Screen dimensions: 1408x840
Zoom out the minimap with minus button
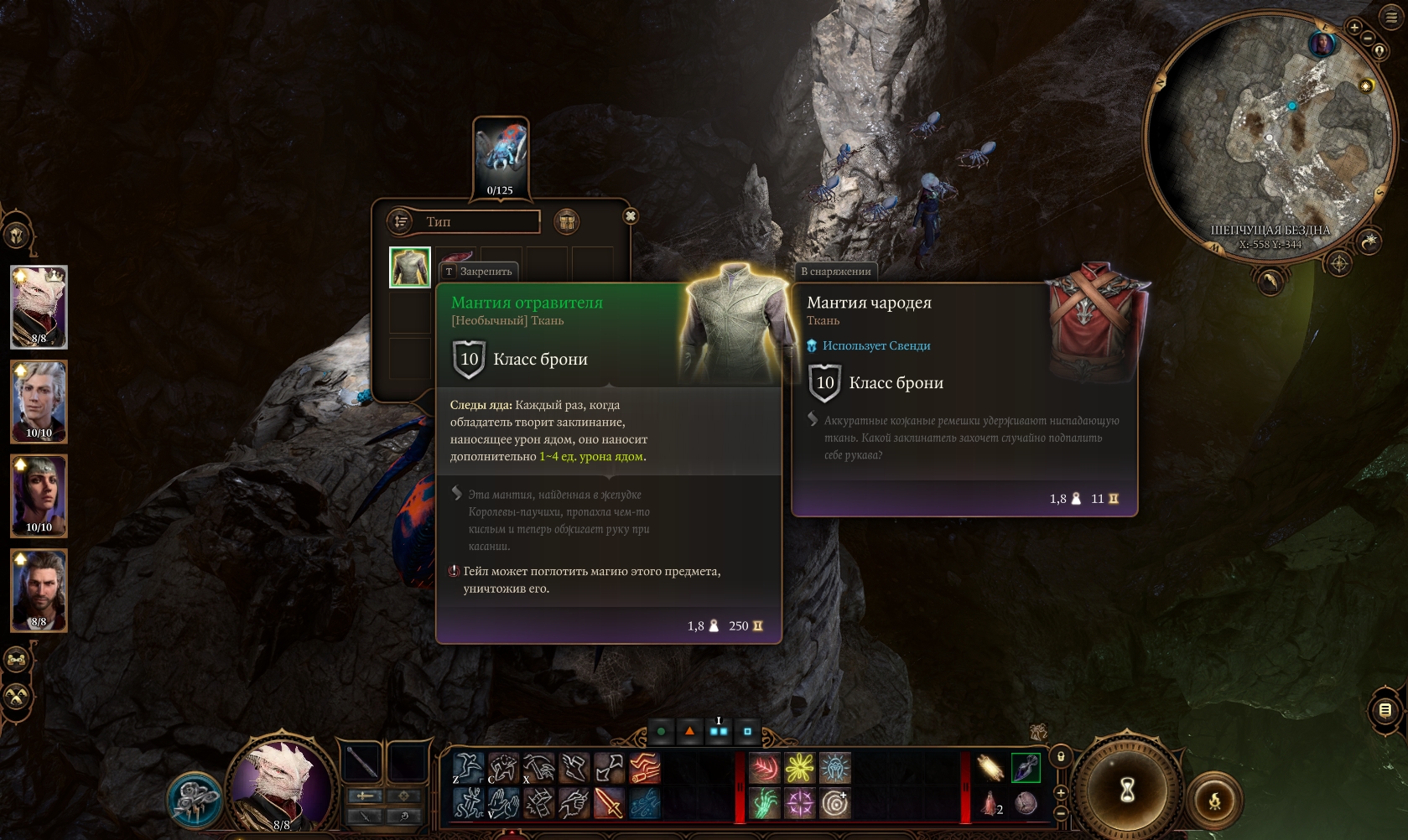(x=1368, y=39)
